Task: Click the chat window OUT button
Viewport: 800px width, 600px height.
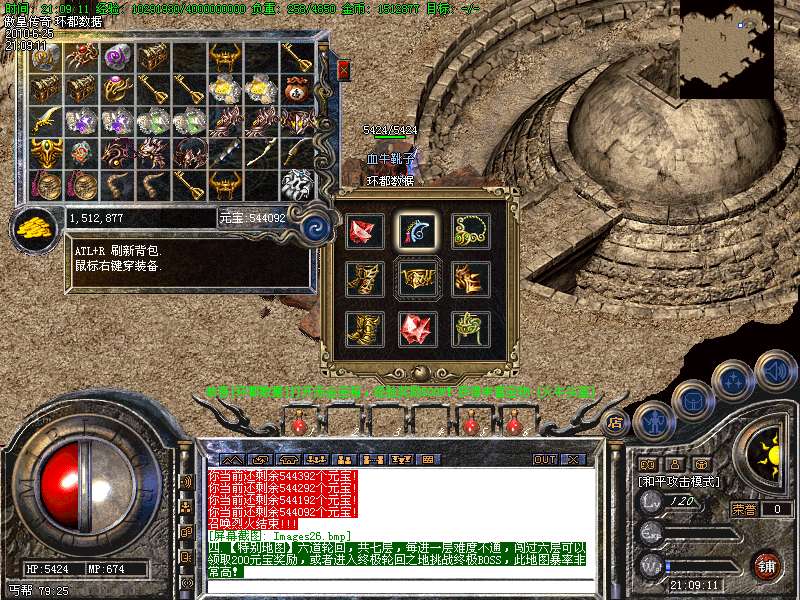Action: 545,459
